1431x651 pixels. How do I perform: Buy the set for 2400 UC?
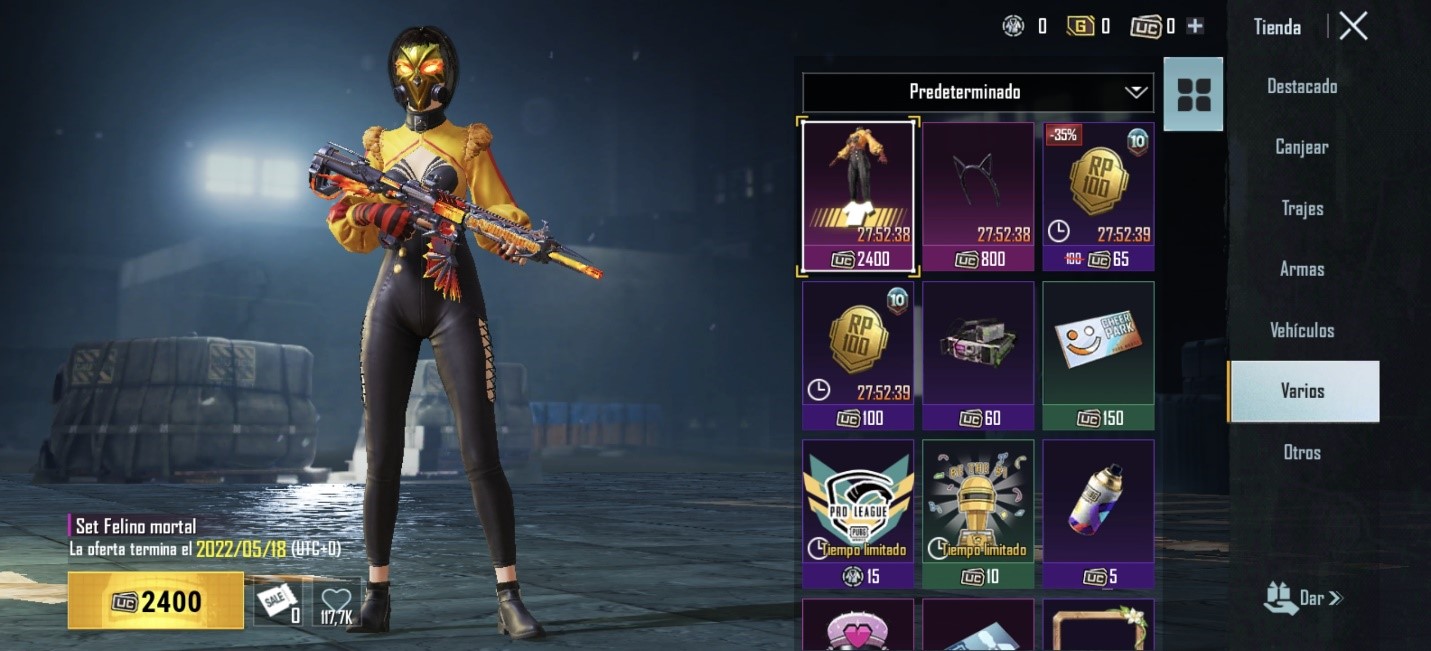point(156,601)
